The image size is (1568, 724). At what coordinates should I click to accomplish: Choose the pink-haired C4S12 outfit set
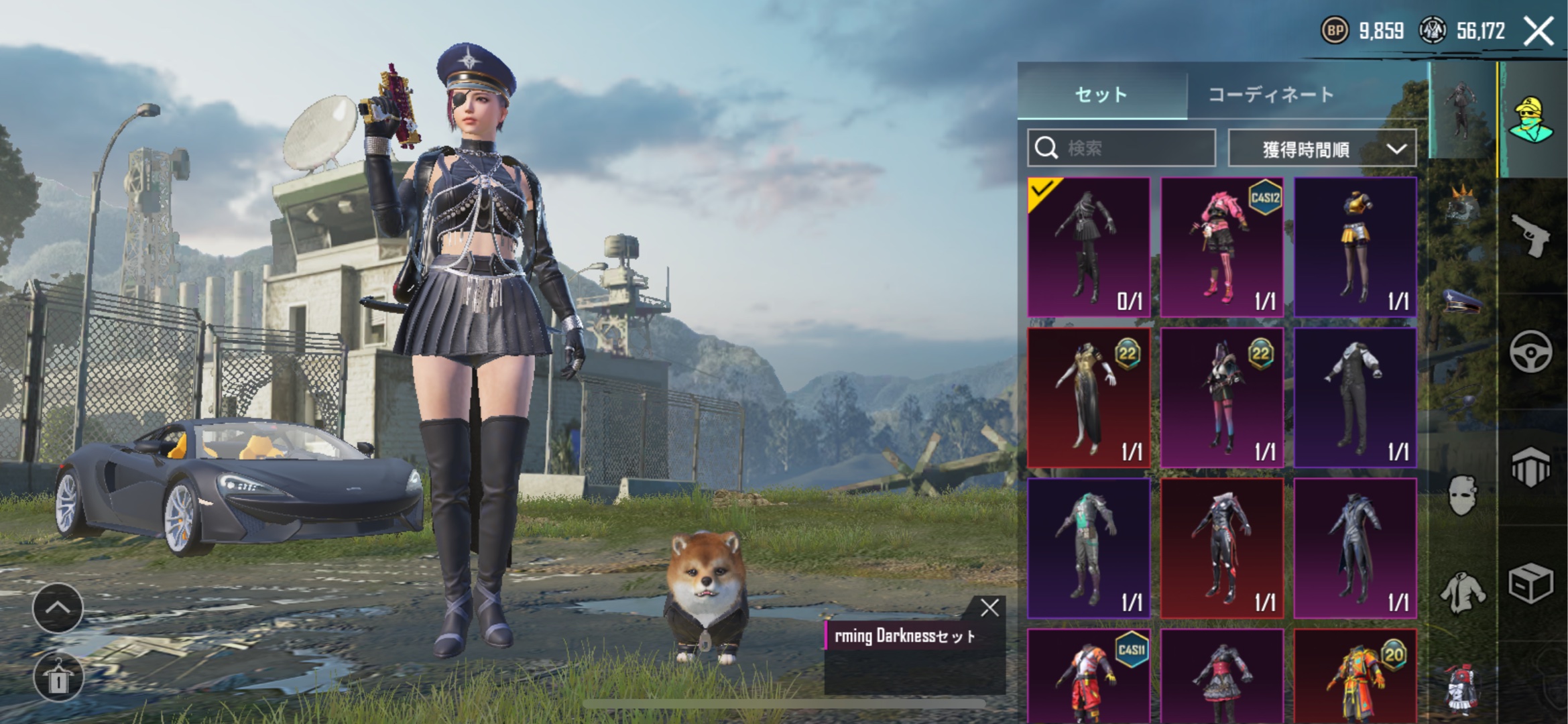point(1221,247)
